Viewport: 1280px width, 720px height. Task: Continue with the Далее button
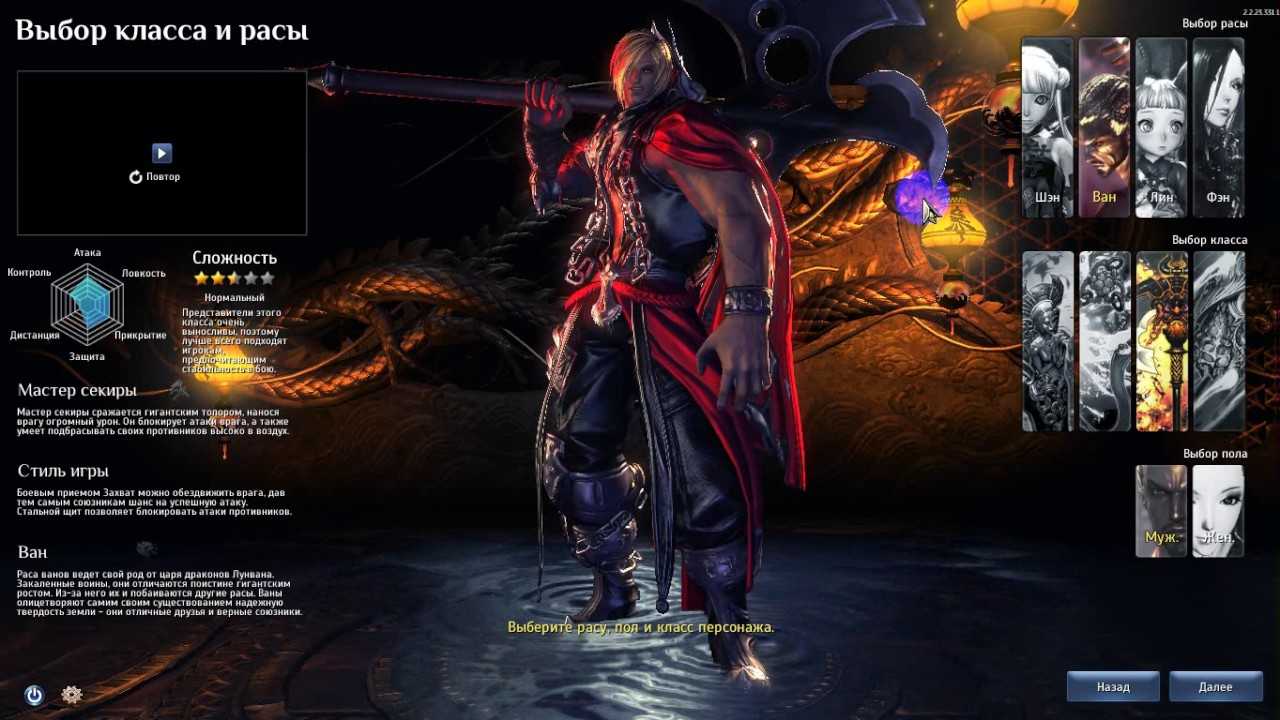pos(1215,687)
